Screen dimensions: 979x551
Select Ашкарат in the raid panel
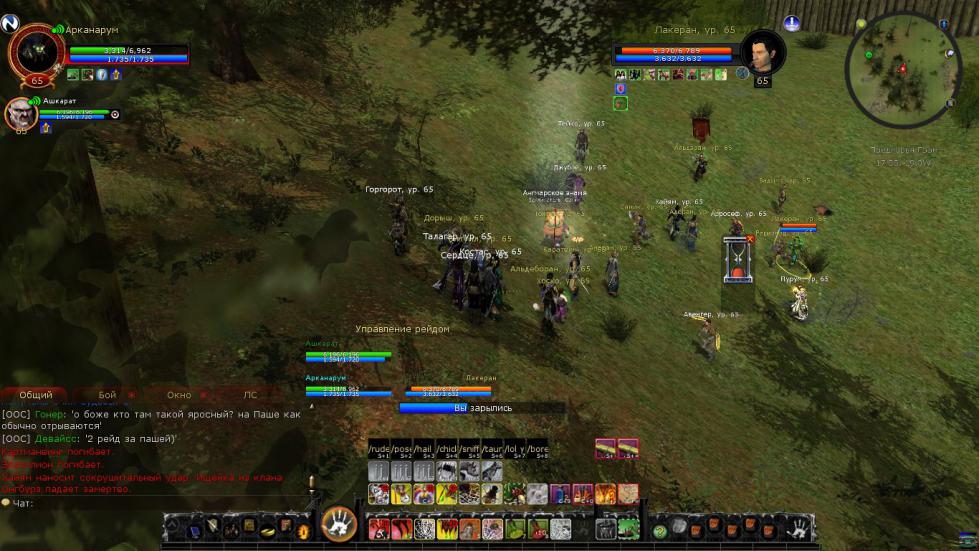[348, 355]
